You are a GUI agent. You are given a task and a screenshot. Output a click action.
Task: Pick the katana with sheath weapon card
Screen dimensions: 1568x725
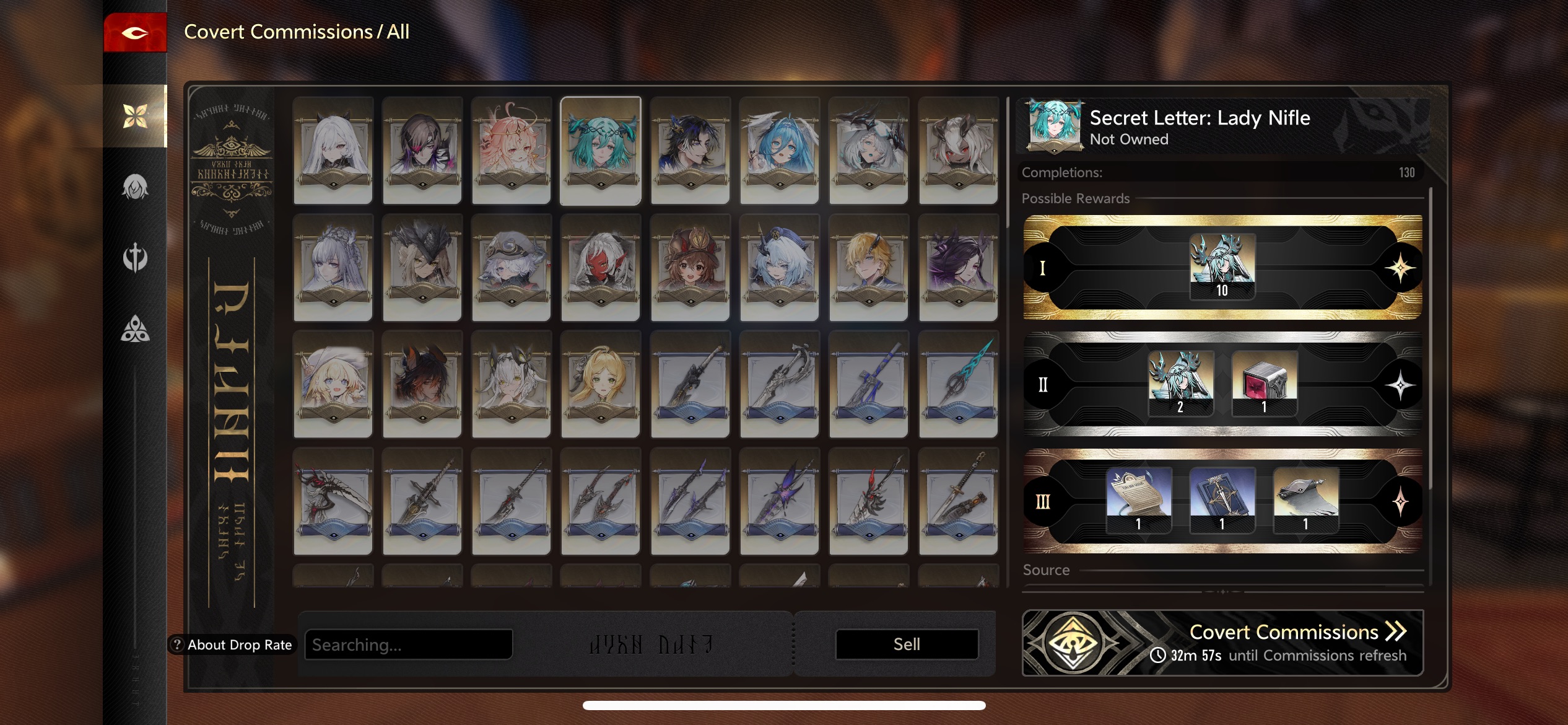(958, 501)
